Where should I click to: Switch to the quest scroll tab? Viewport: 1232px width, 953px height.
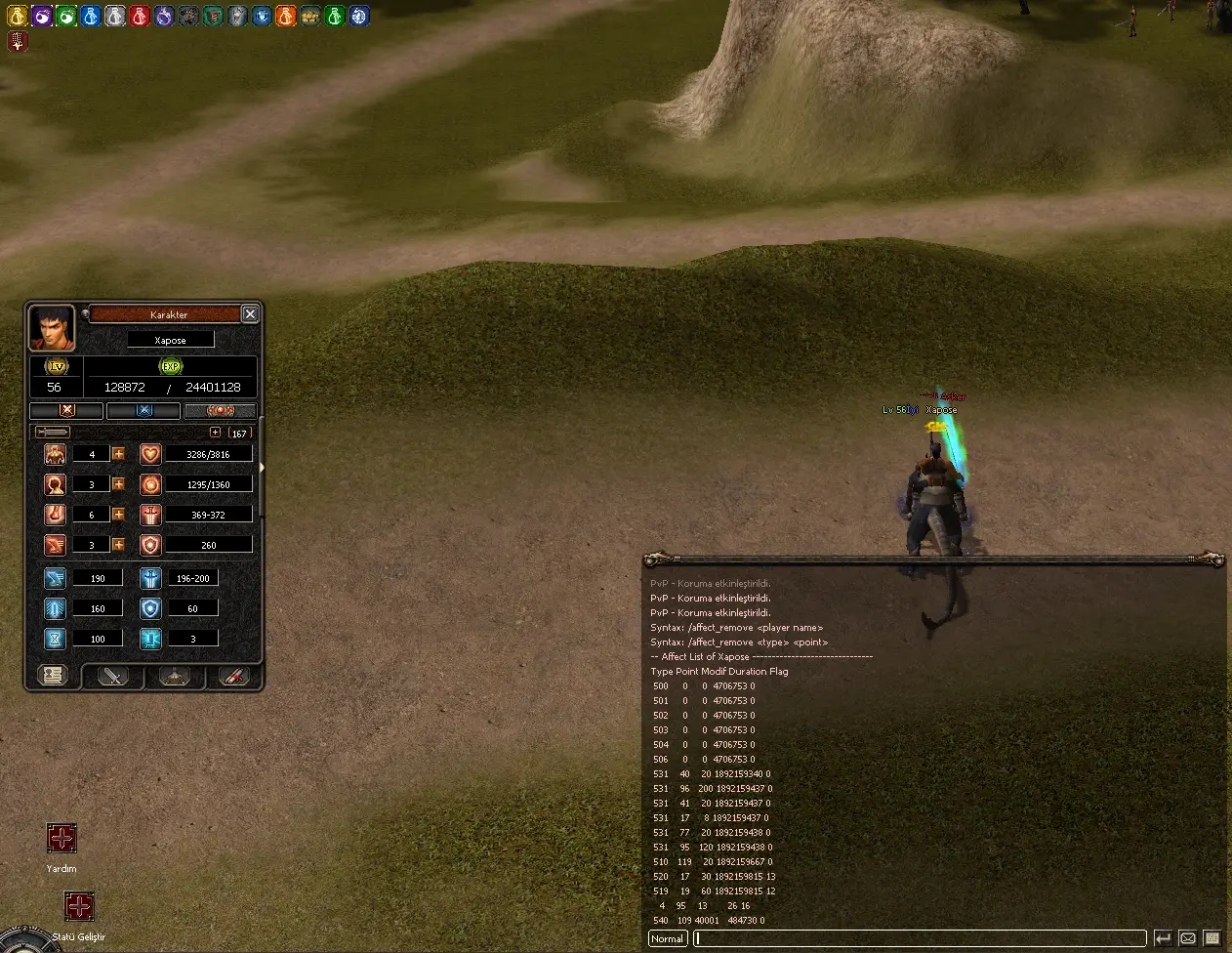[234, 676]
